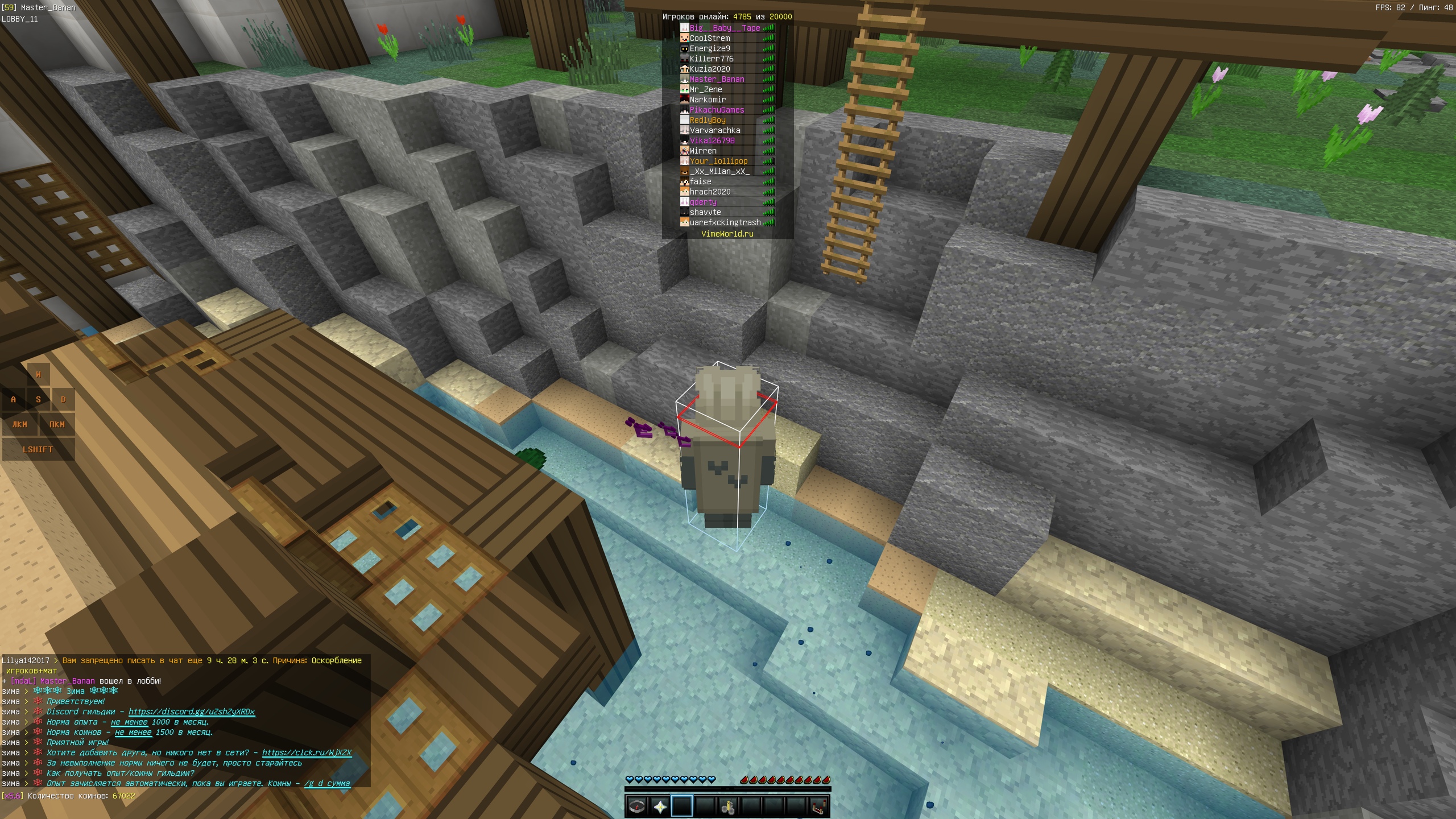1456x819 pixels.
Task: Select the compass hotbar slot
Action: (636, 806)
